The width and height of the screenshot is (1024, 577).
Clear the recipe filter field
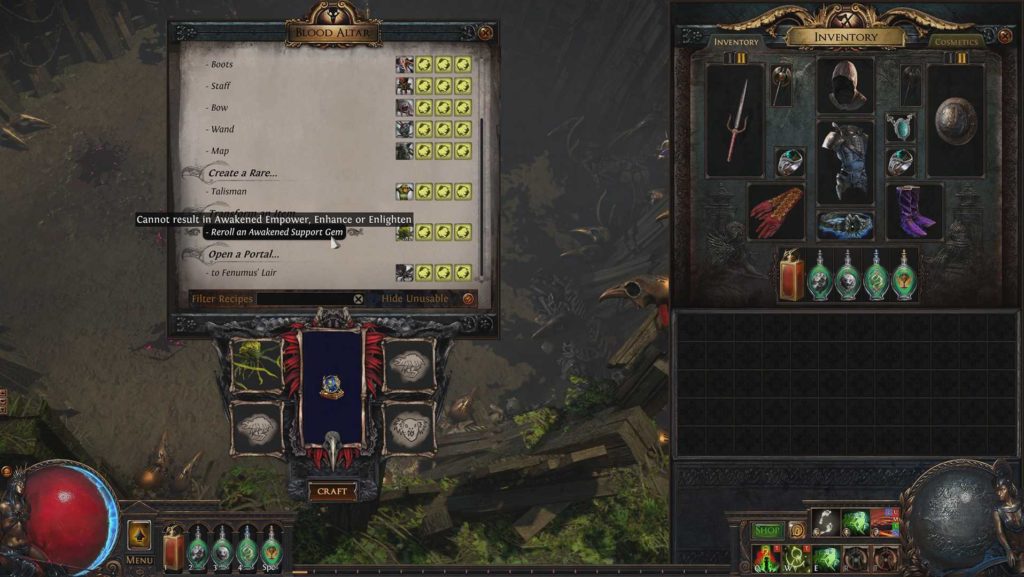click(x=358, y=299)
